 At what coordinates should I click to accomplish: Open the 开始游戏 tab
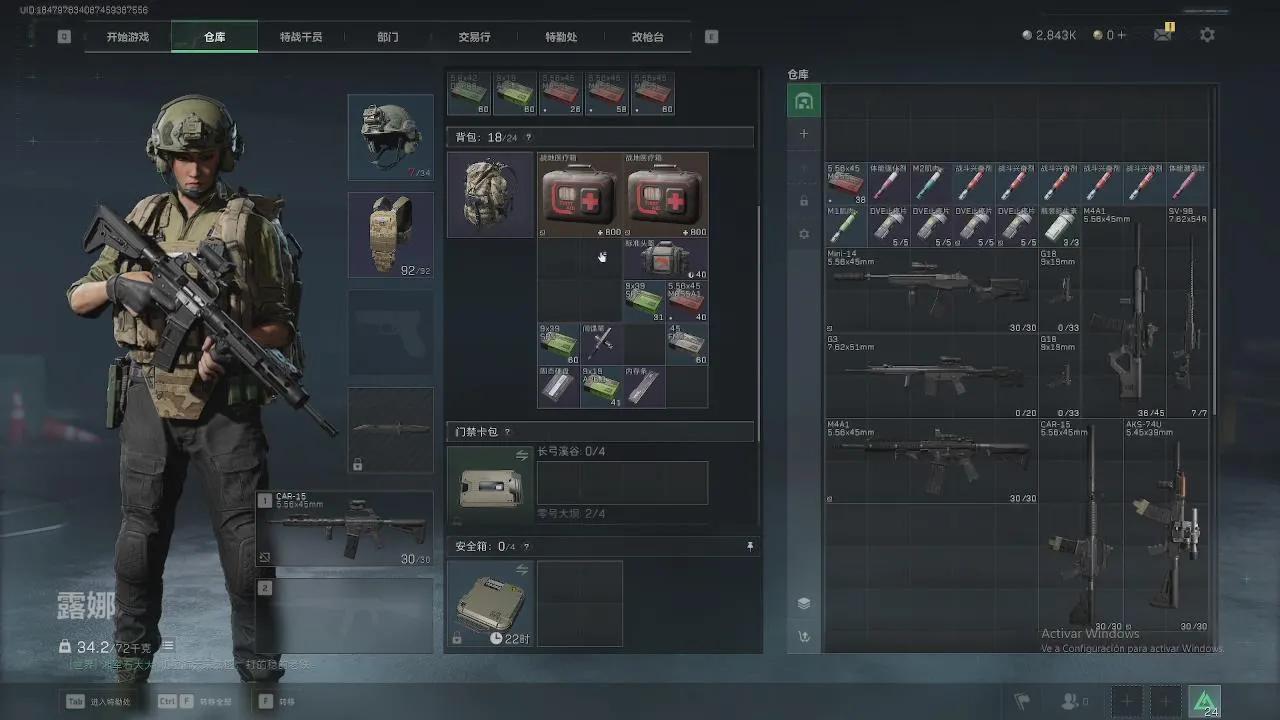(128, 37)
